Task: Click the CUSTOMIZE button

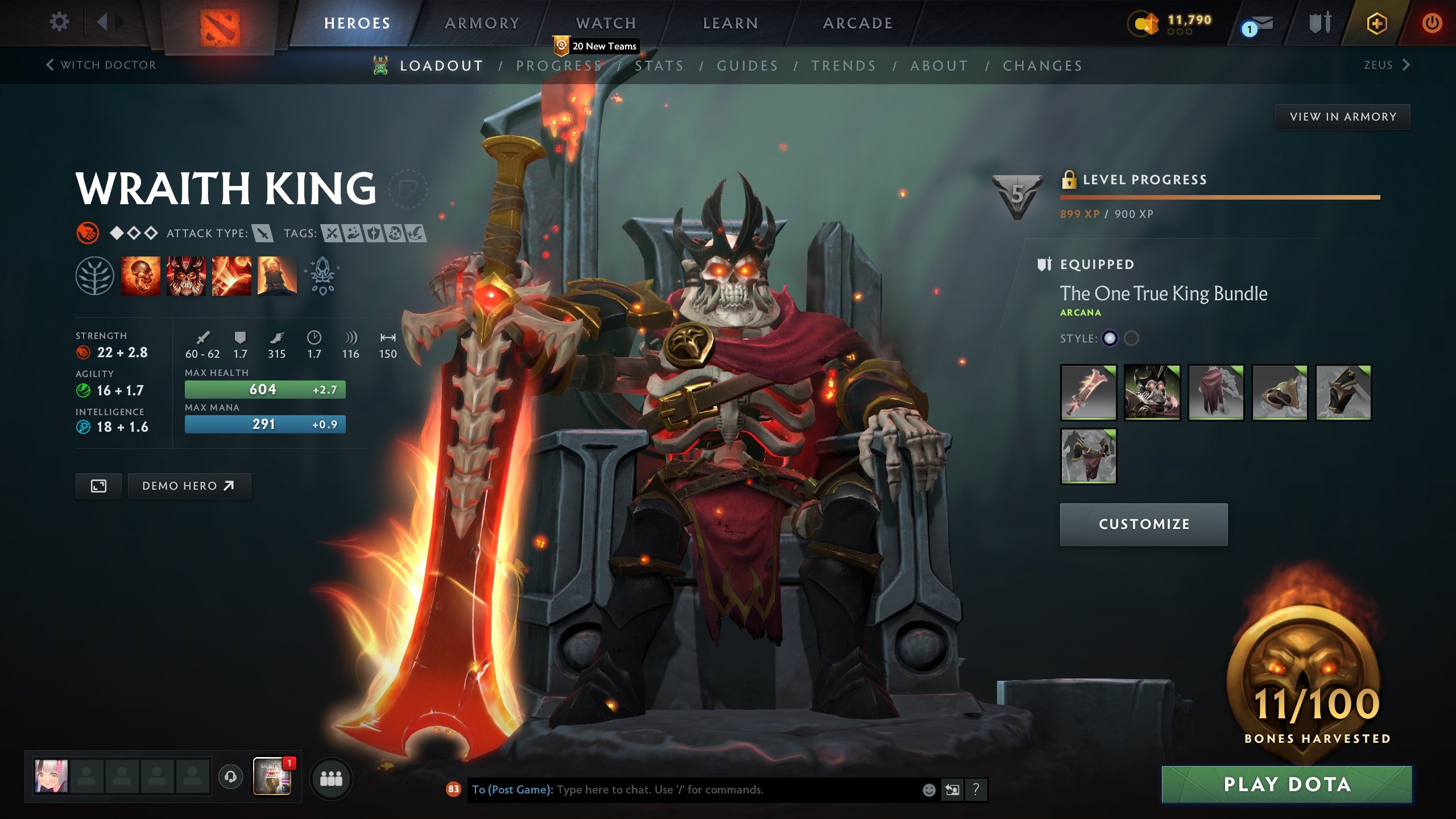Action: click(1143, 524)
